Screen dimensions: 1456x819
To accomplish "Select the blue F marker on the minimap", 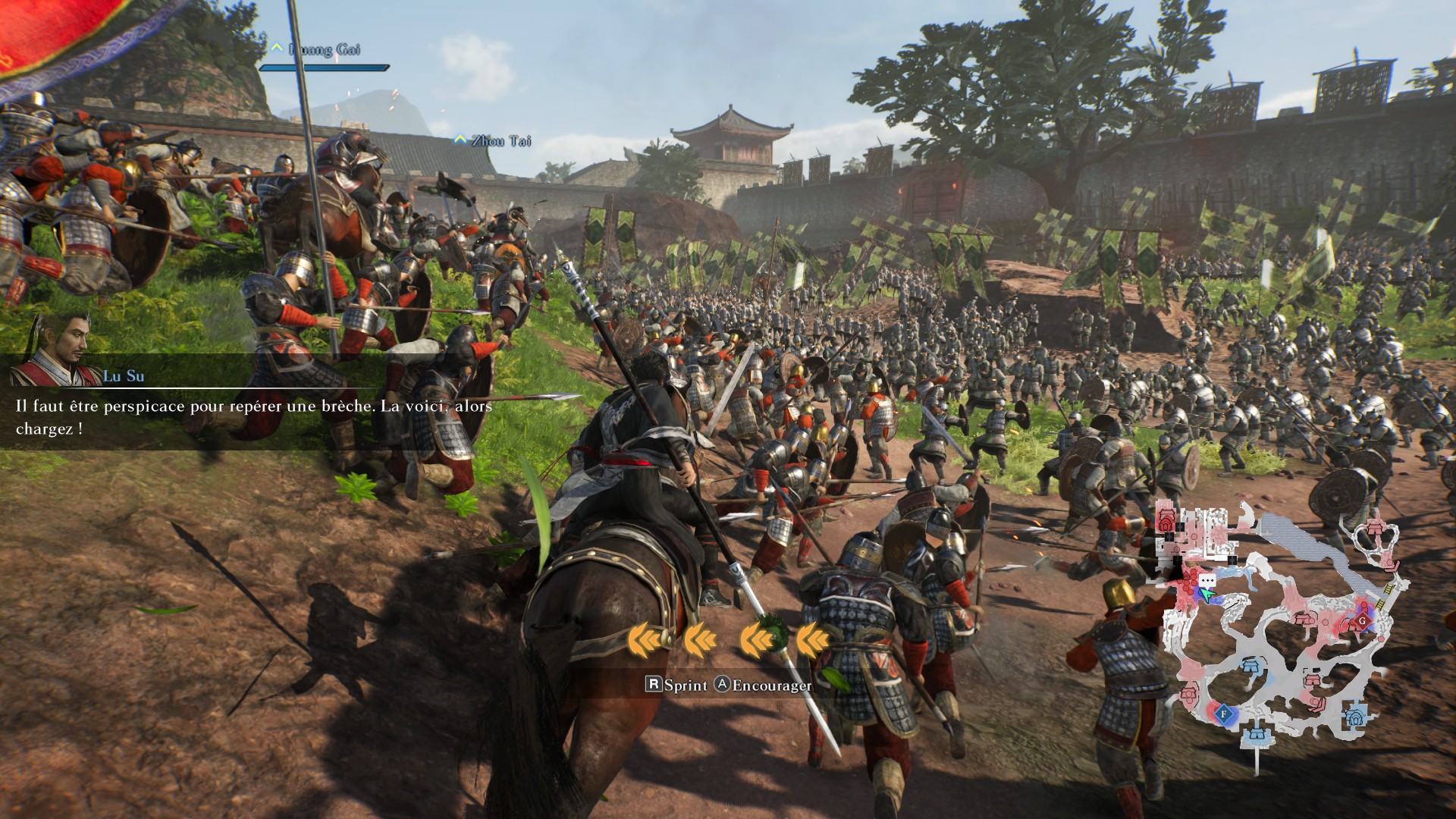I will pyautogui.click(x=1222, y=713).
